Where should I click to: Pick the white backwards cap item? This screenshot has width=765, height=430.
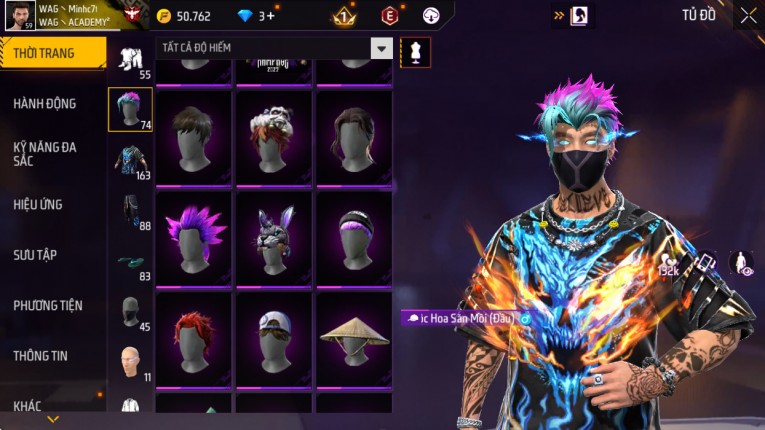point(274,338)
